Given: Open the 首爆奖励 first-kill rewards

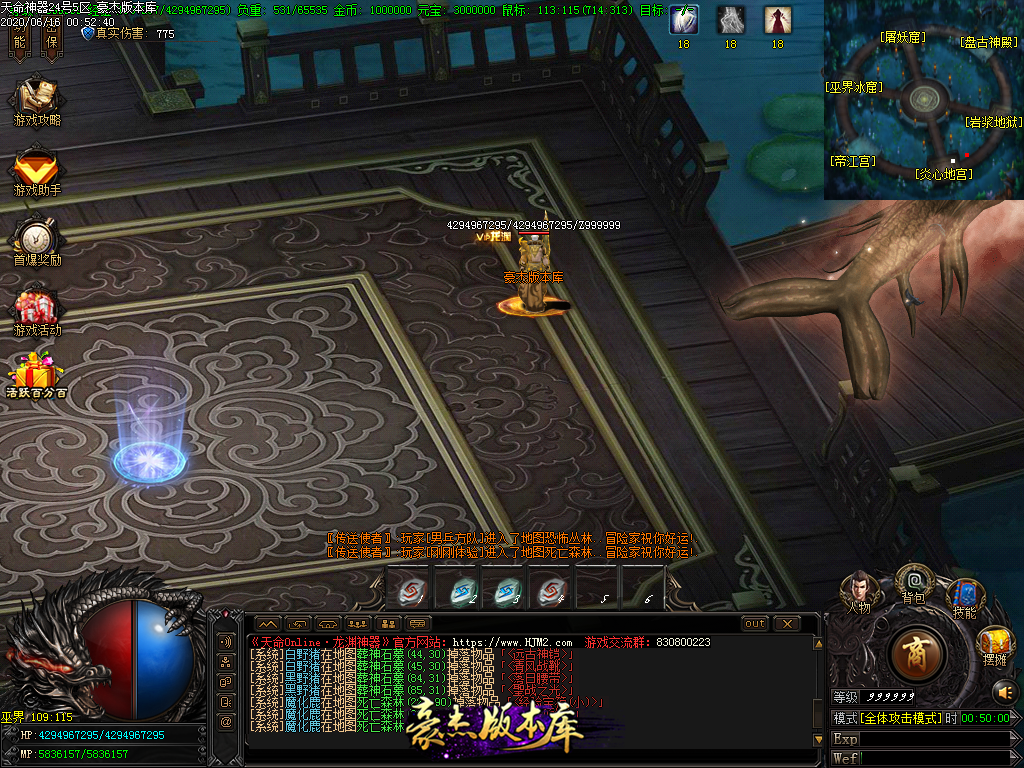Looking at the screenshot, I should pyautogui.click(x=37, y=238).
